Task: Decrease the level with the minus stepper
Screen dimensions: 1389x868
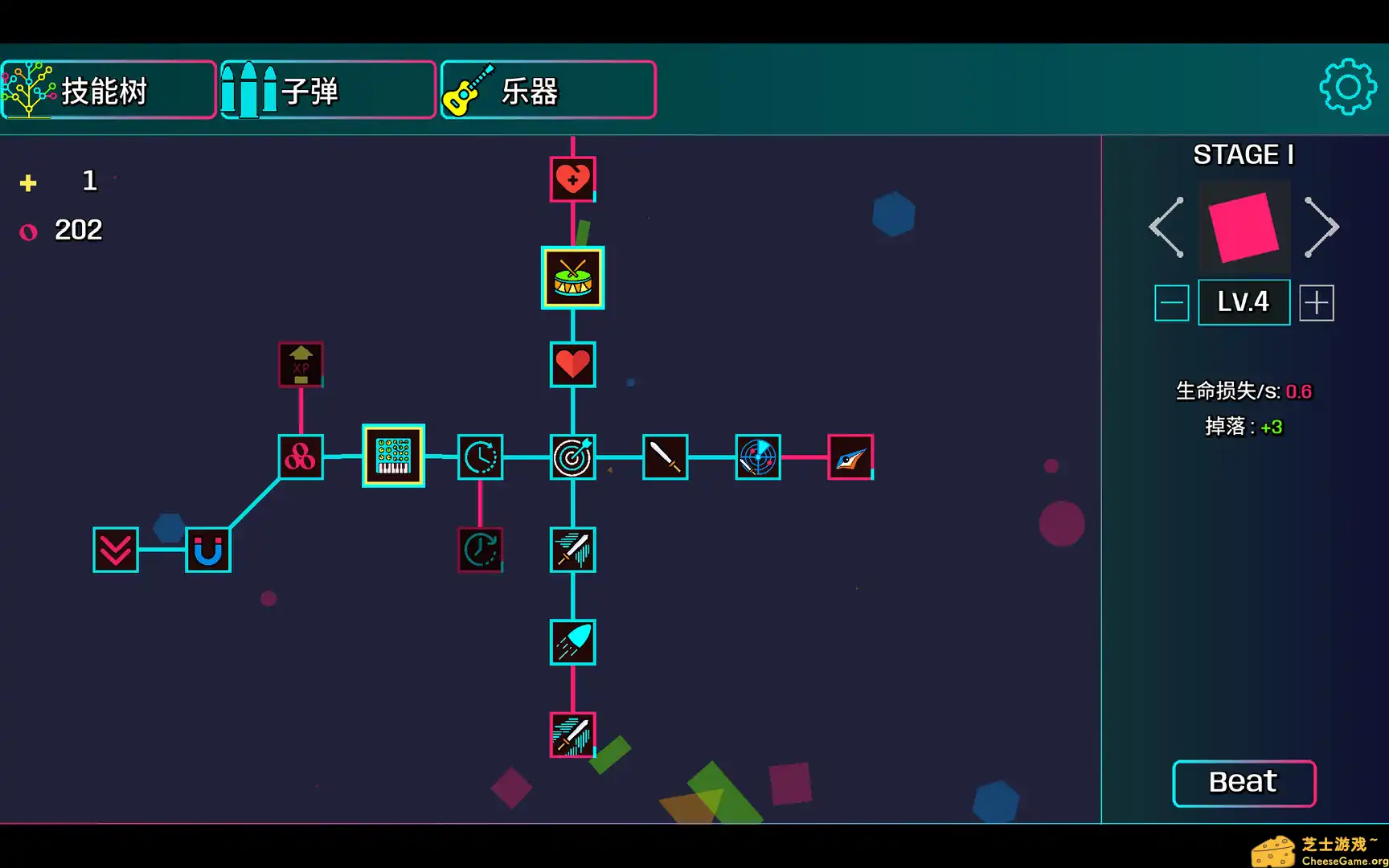Action: click(x=1171, y=302)
